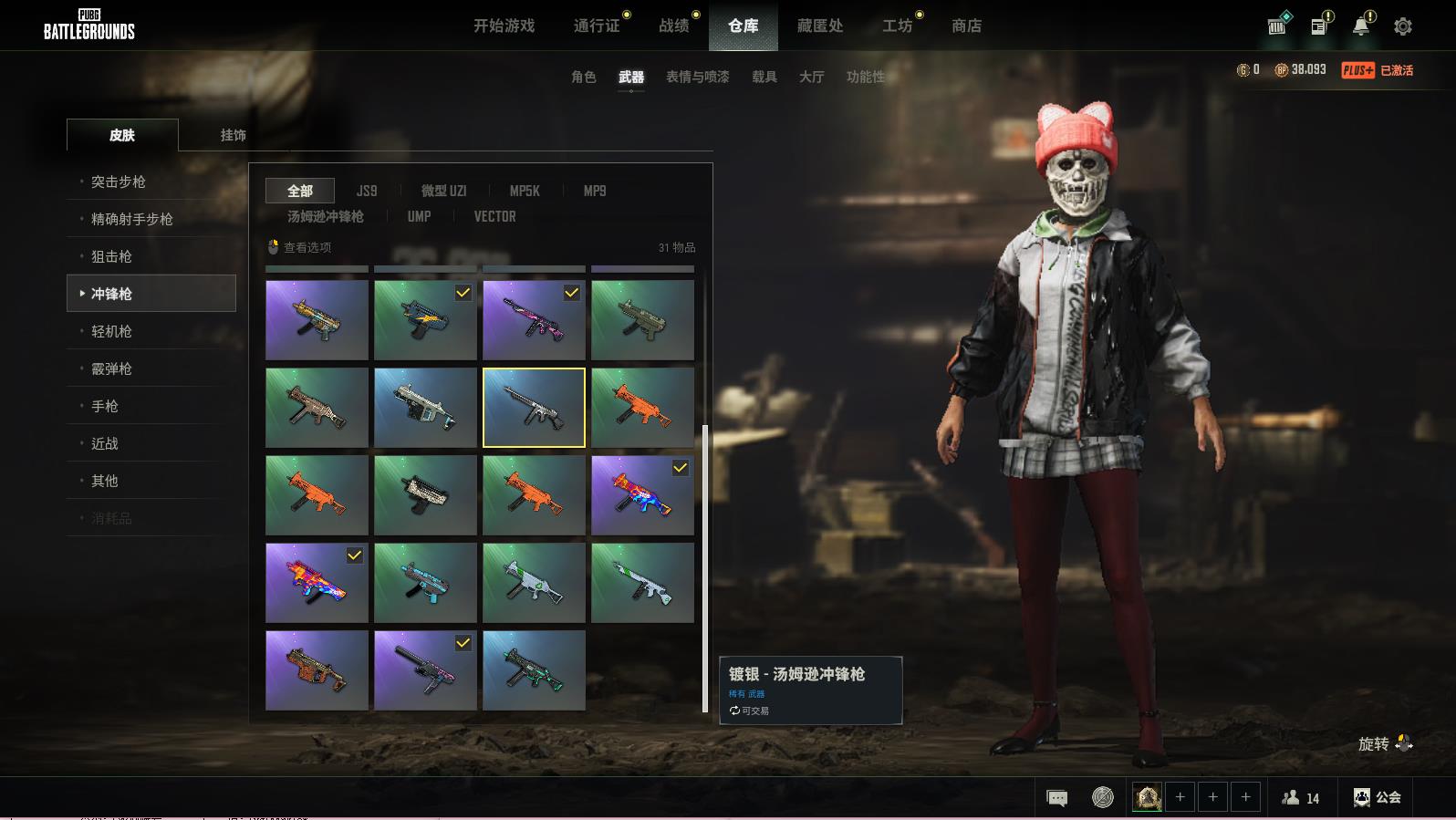Filter skins by MP5K
Screen dimensions: 1456x820
[x=525, y=191]
